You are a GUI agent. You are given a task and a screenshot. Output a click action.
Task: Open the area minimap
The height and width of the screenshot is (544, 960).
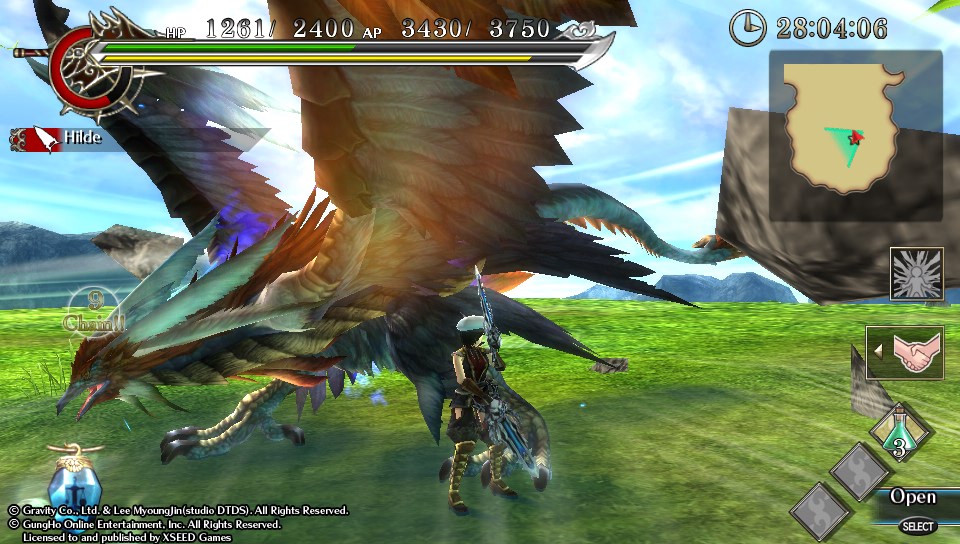855,136
